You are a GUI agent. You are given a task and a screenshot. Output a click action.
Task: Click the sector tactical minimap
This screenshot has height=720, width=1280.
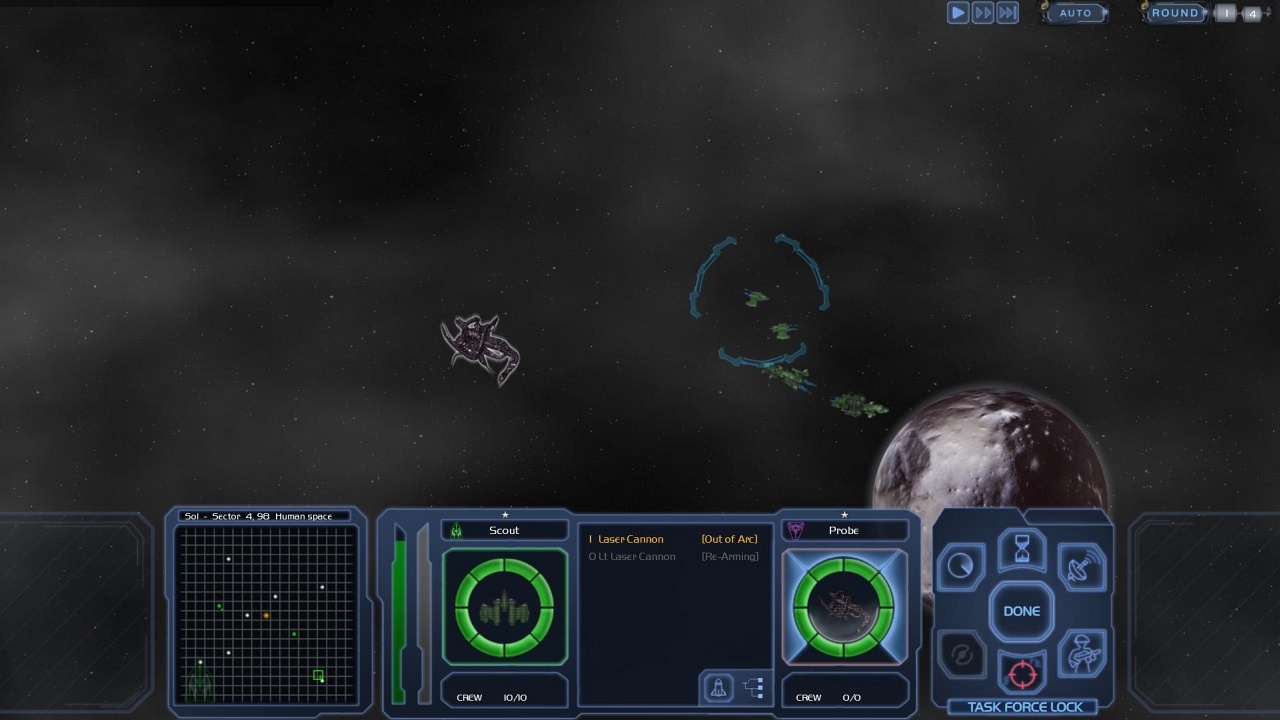click(265, 610)
